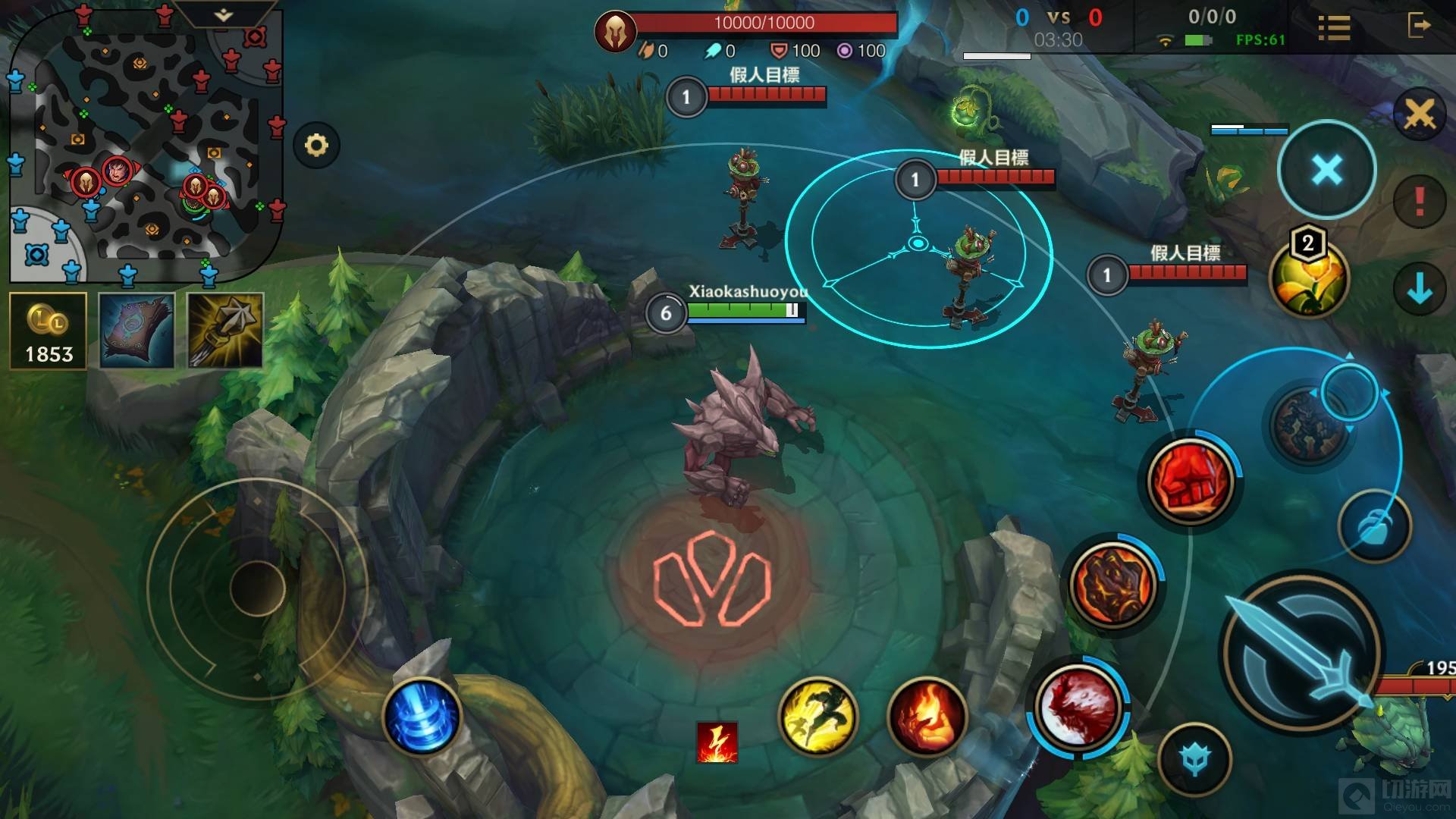Use the honeyfruit item with 2 charges
Image resolution: width=1456 pixels, height=819 pixels.
click(1308, 278)
